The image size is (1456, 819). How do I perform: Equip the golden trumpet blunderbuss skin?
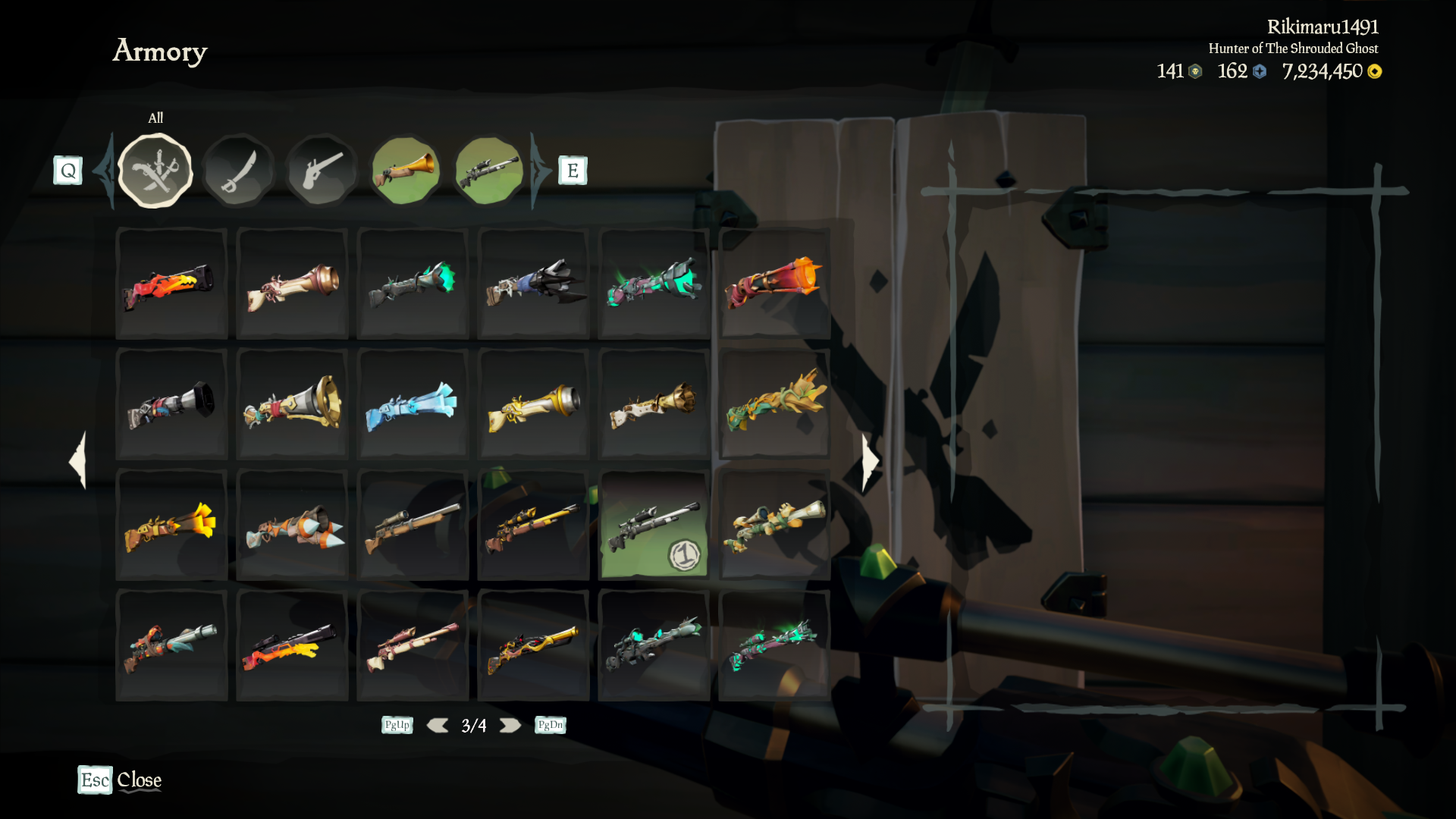pyautogui.click(x=533, y=406)
